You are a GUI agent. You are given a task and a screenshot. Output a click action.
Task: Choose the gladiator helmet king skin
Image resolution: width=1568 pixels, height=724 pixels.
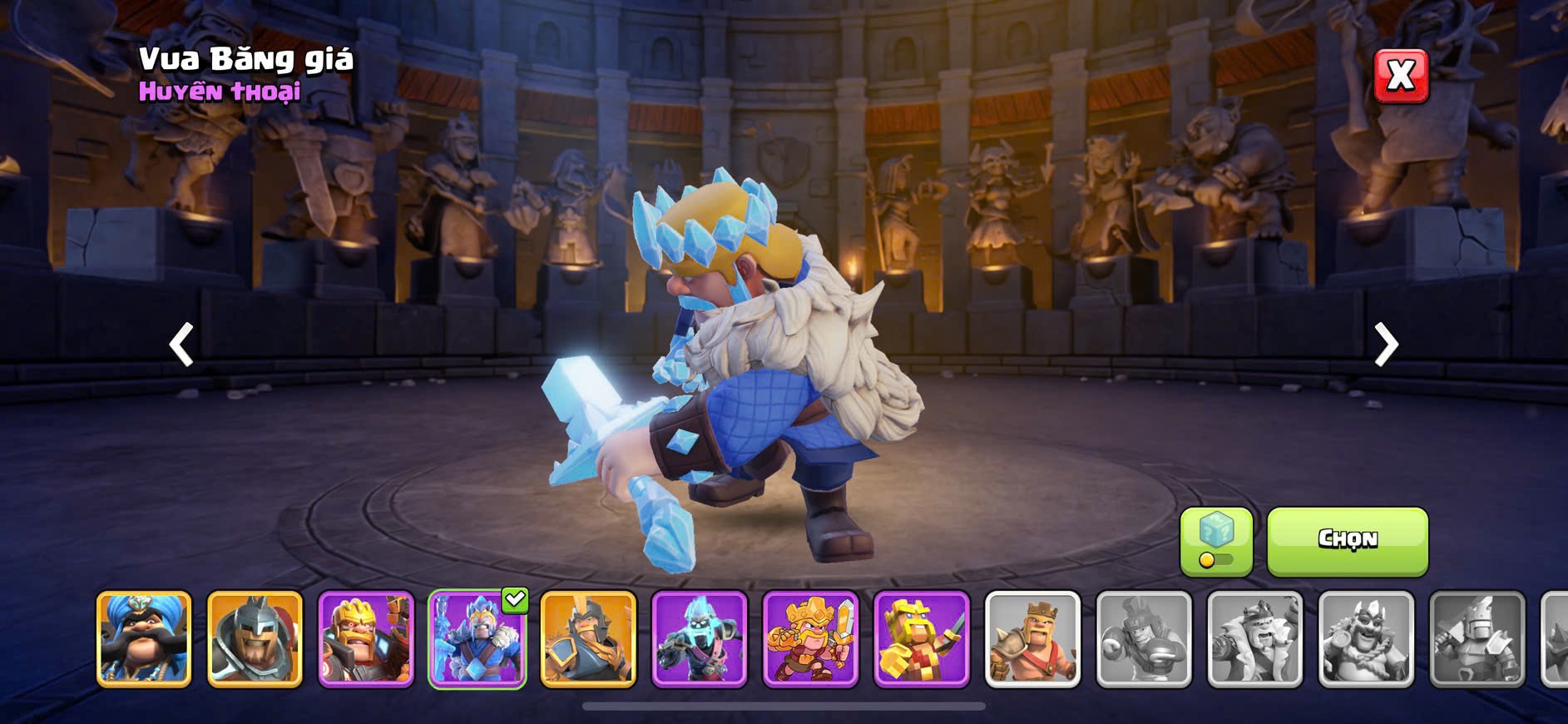pyautogui.click(x=255, y=639)
